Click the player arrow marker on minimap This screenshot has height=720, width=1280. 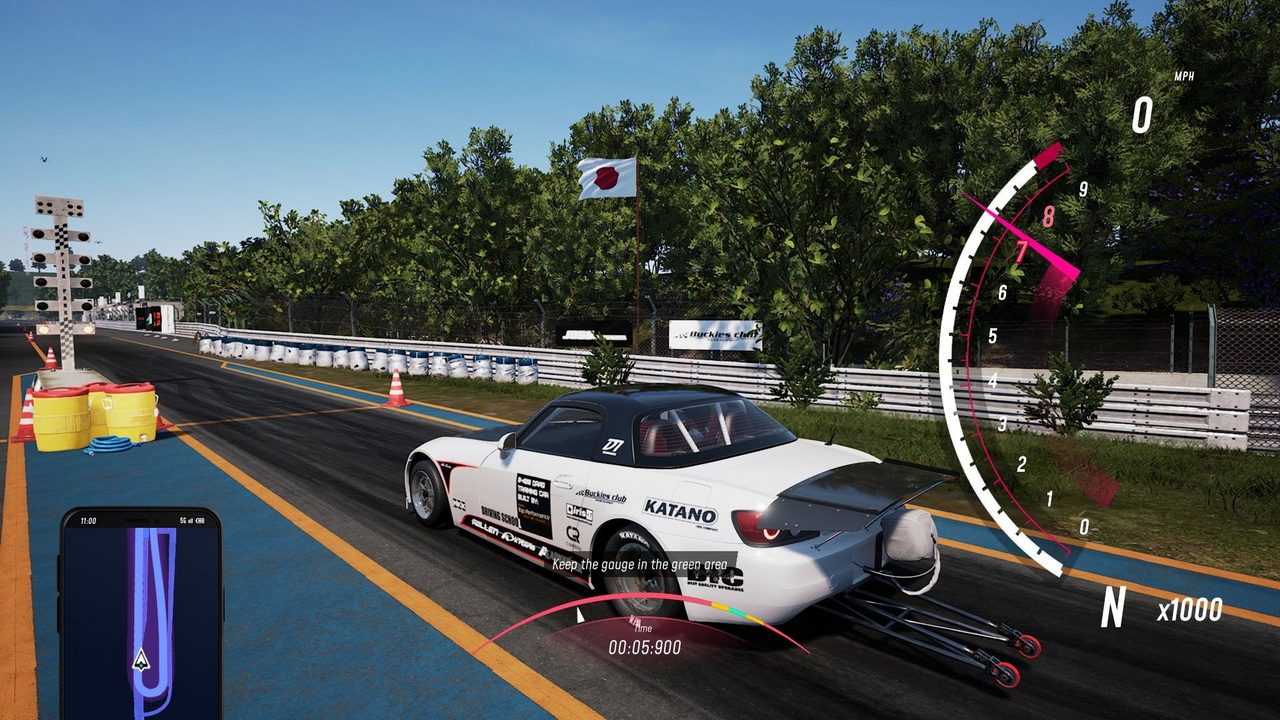pos(141,659)
